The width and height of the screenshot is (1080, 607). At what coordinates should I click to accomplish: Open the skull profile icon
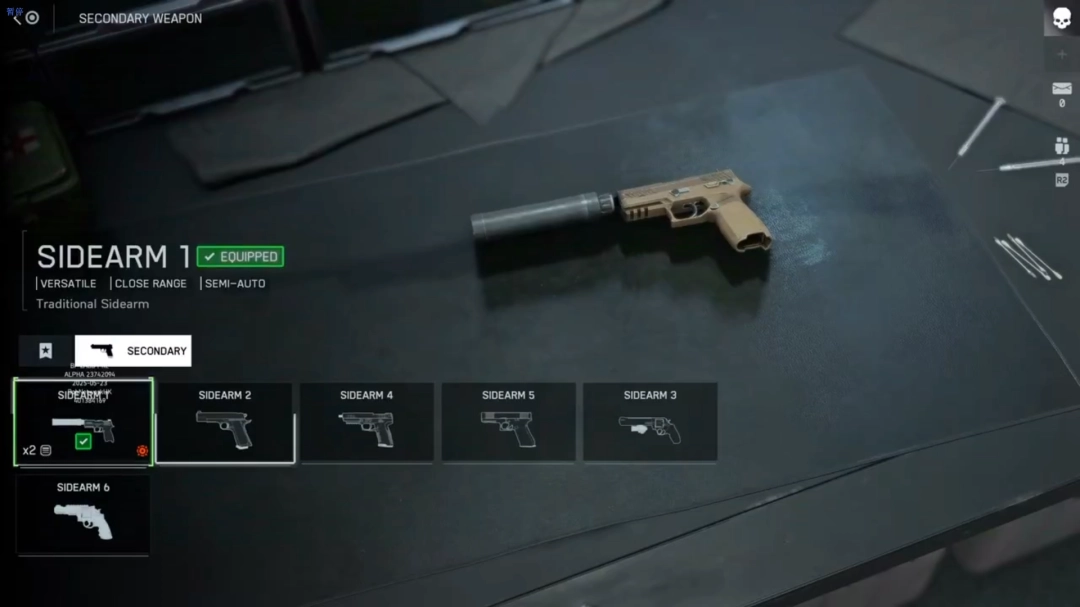pyautogui.click(x=1061, y=19)
